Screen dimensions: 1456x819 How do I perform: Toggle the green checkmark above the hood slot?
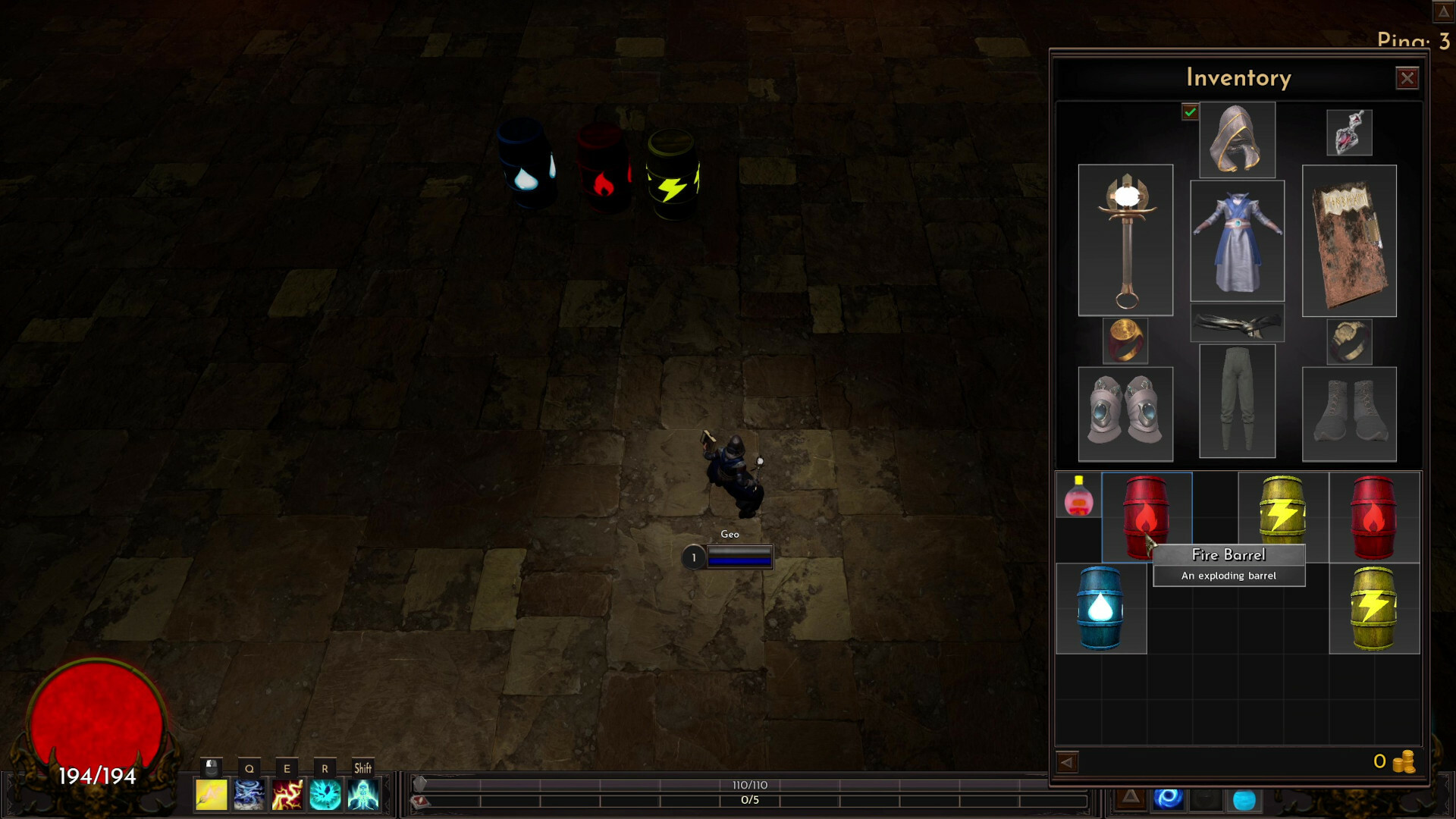(1191, 113)
